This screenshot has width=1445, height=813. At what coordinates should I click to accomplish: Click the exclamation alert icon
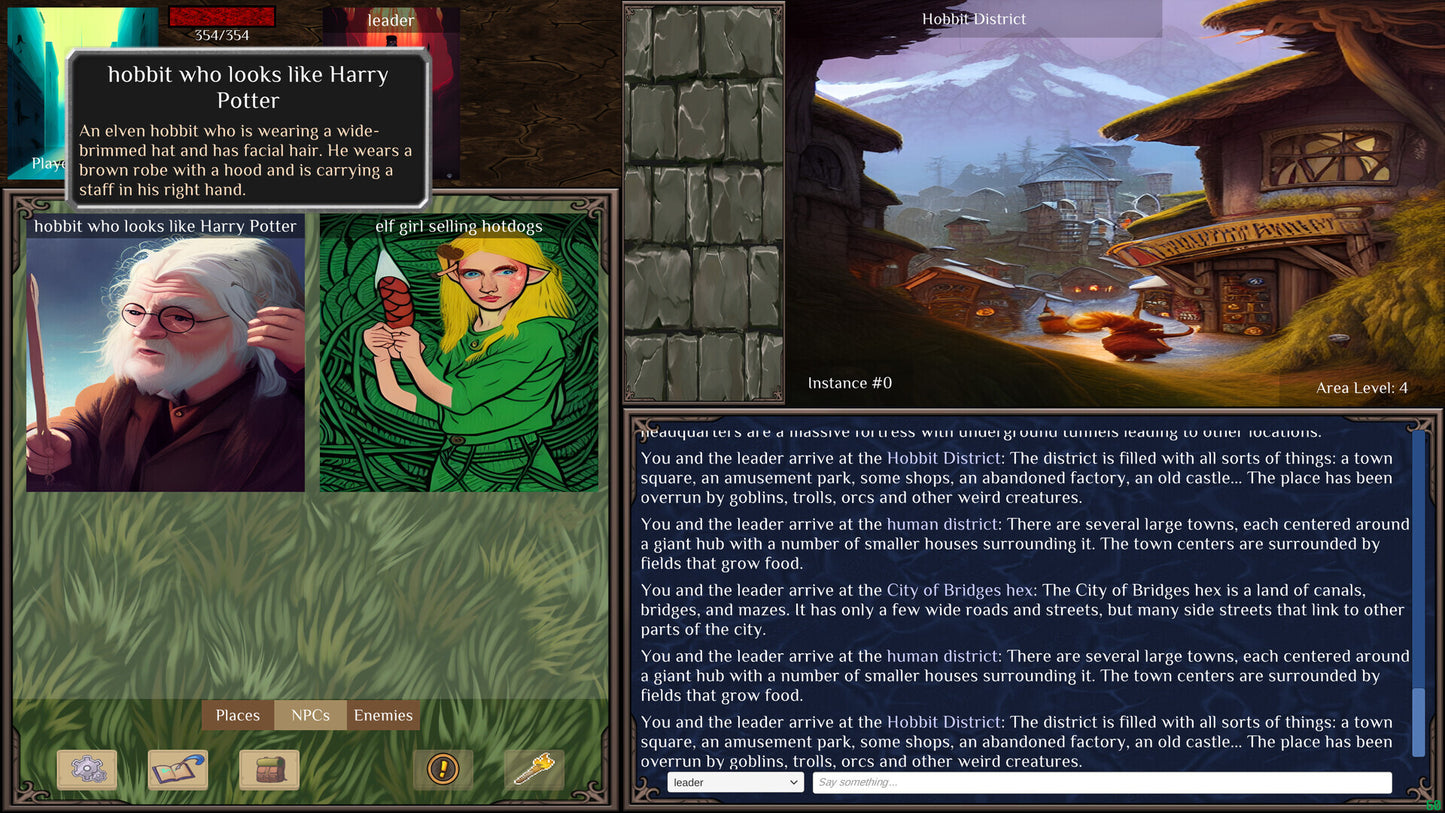point(443,769)
